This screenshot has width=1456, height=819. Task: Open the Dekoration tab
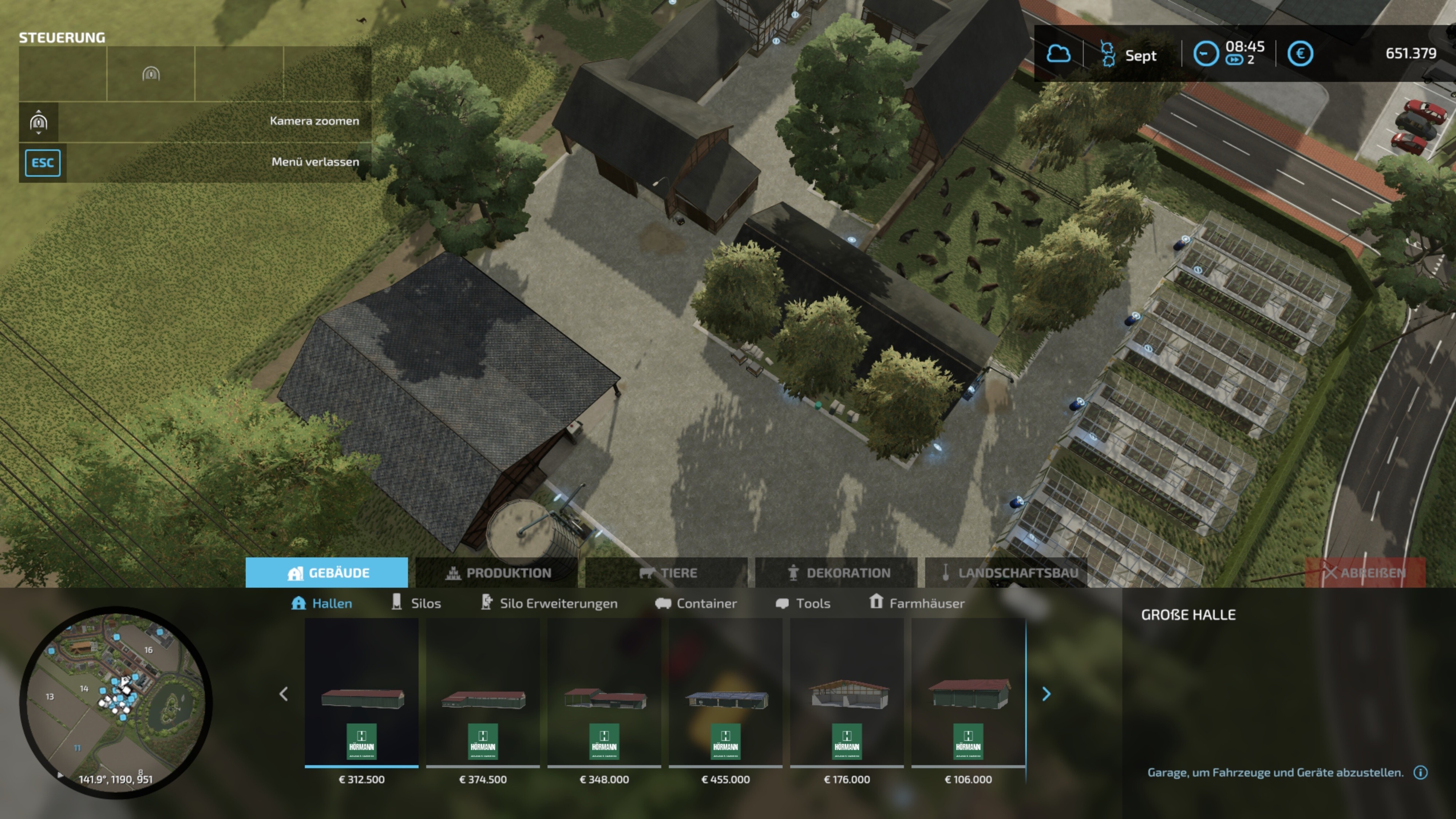(x=836, y=573)
